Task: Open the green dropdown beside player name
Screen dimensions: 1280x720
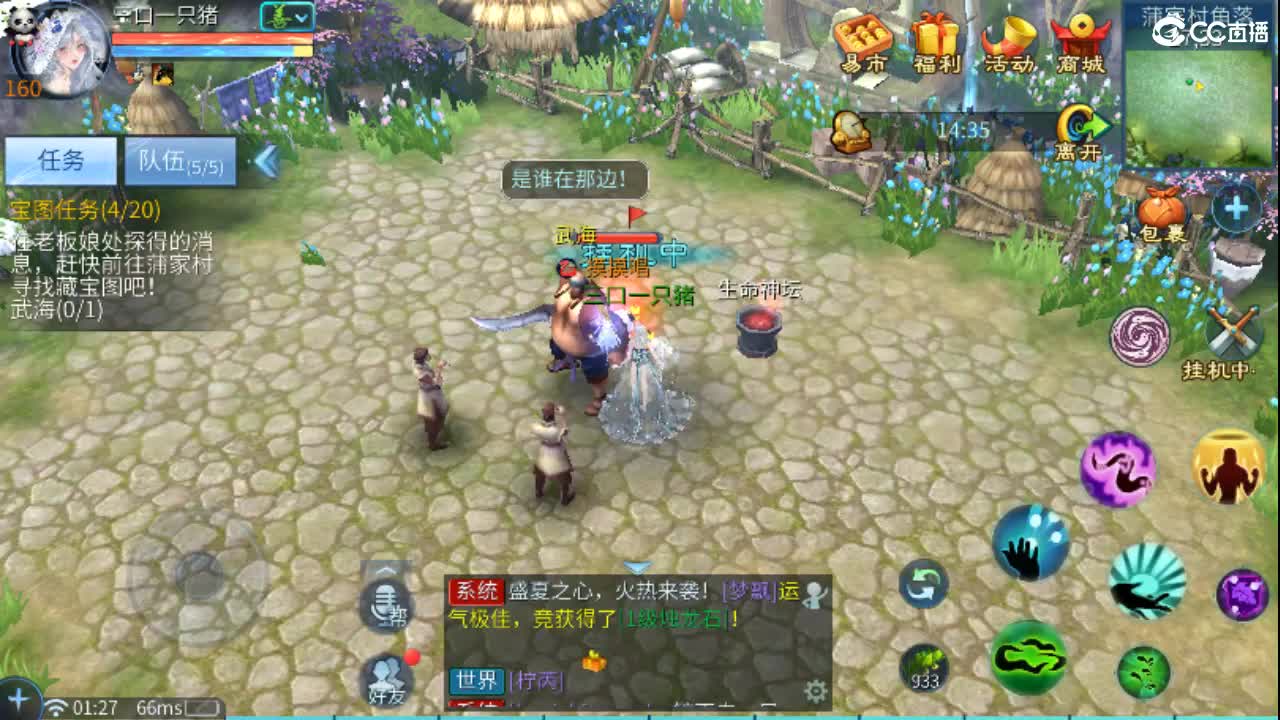Action: click(x=289, y=14)
